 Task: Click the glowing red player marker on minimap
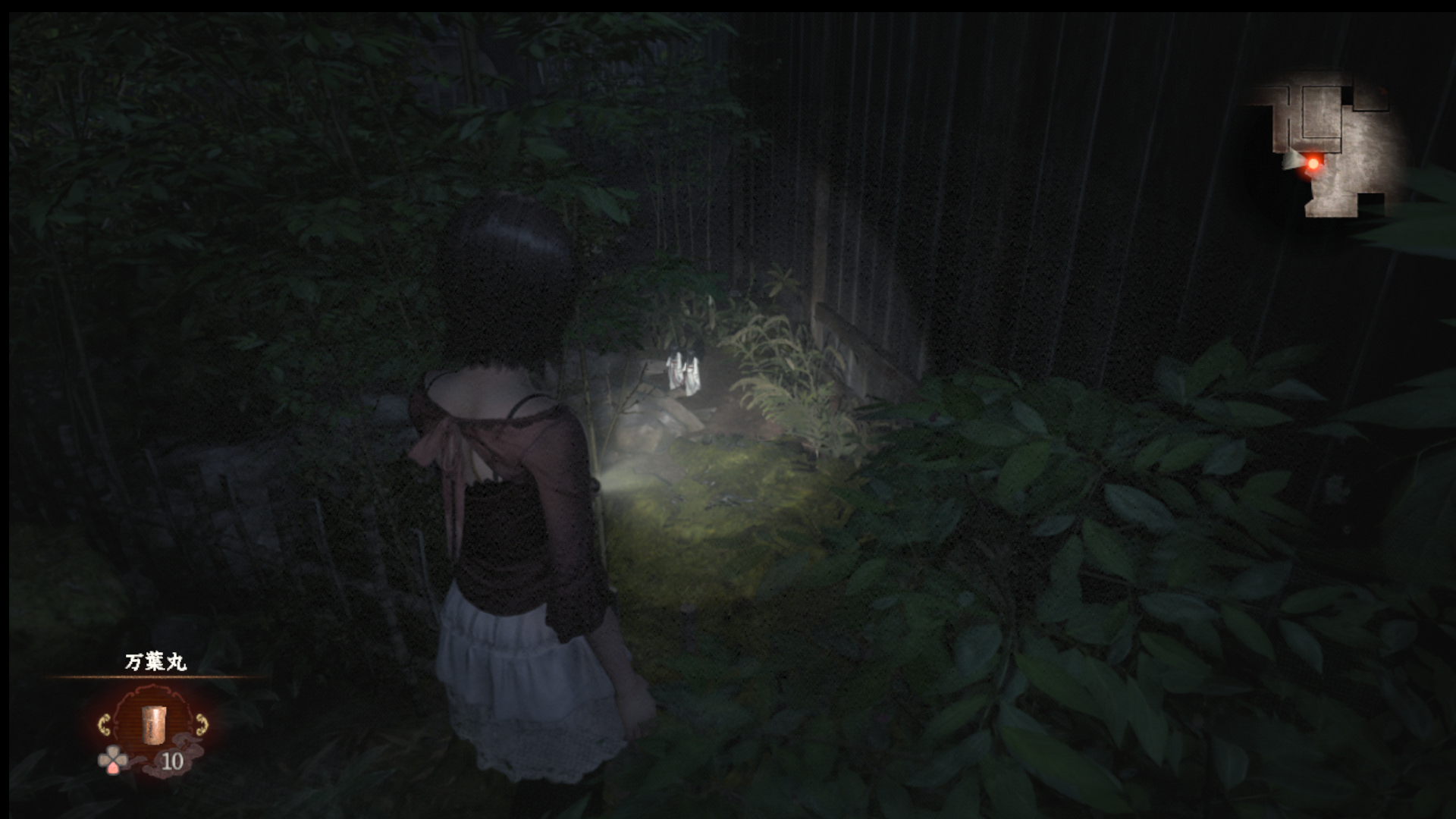pos(1313,163)
